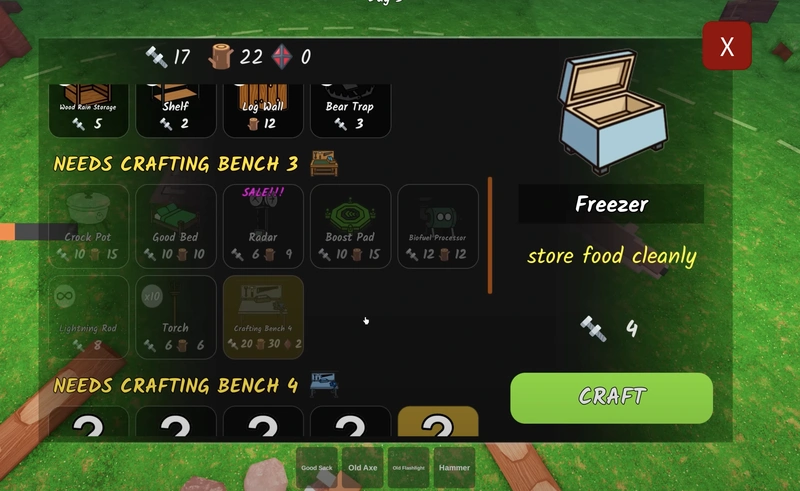Screen dimensions: 800x491
Task: Select the Bear Trap recipe
Action: tap(349, 111)
